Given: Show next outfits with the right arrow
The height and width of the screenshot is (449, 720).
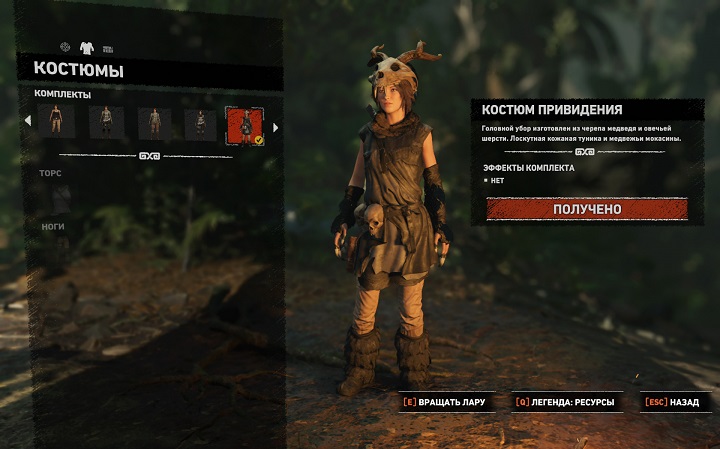Looking at the screenshot, I should point(276,127).
